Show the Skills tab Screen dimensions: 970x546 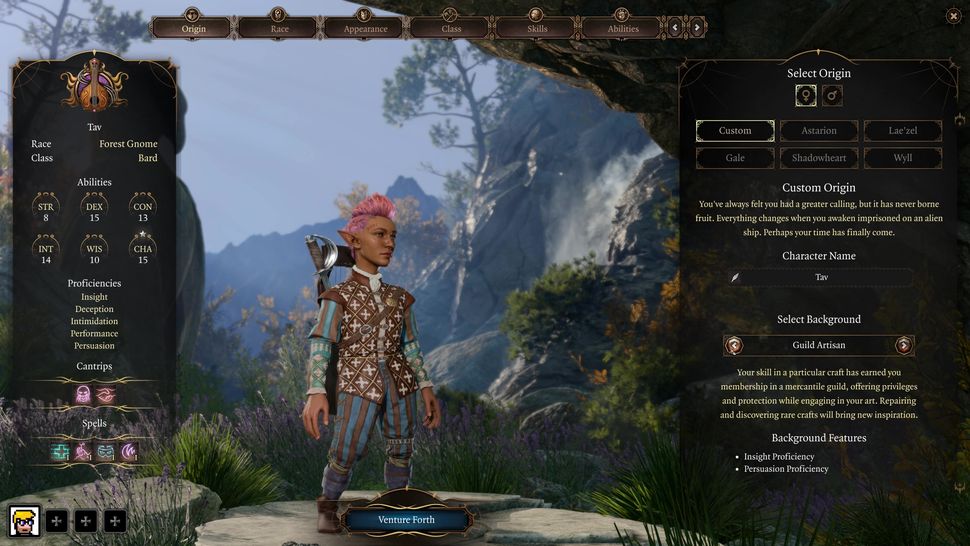(x=537, y=27)
